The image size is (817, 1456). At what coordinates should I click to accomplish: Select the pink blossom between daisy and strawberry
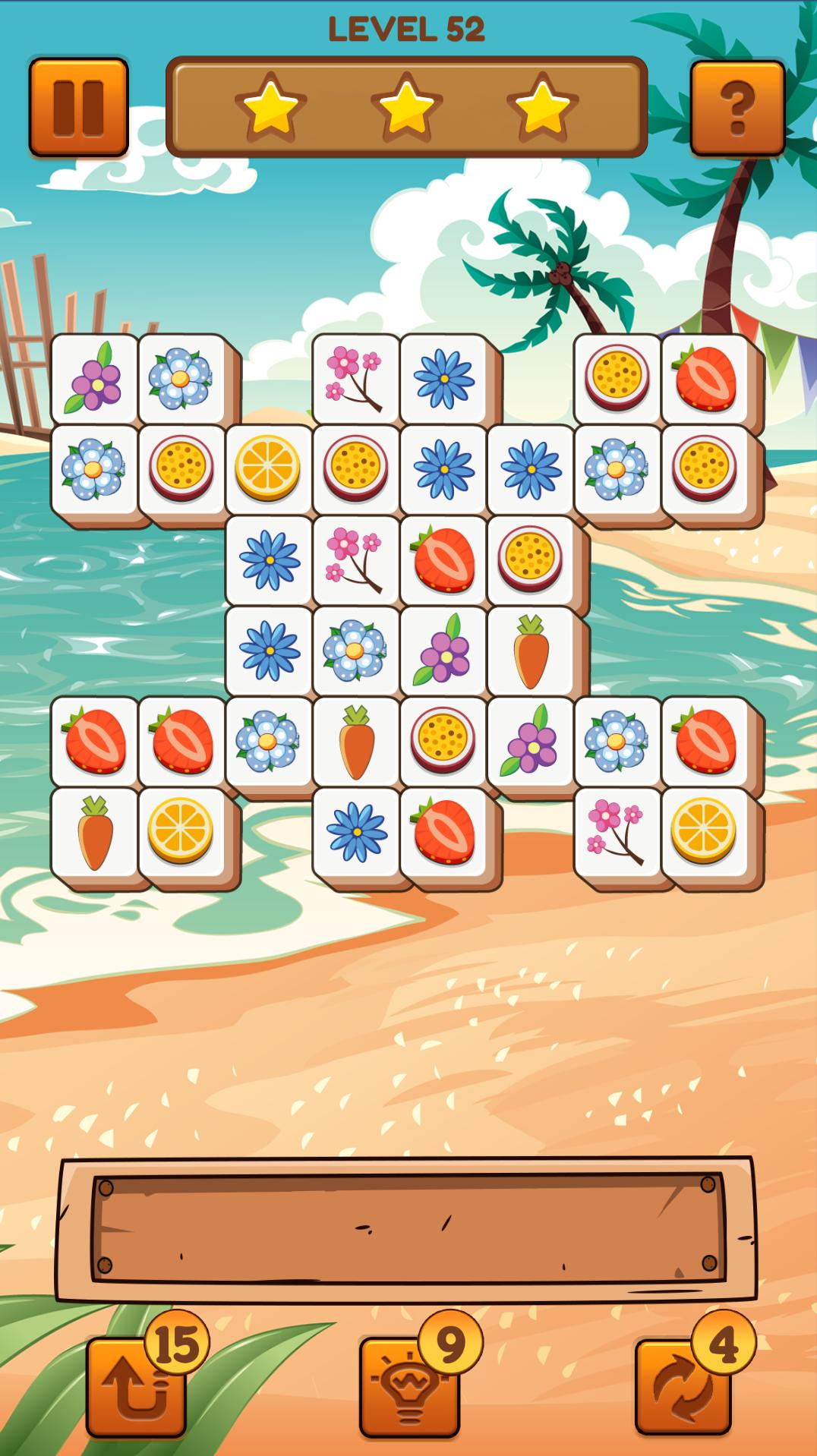click(x=355, y=559)
